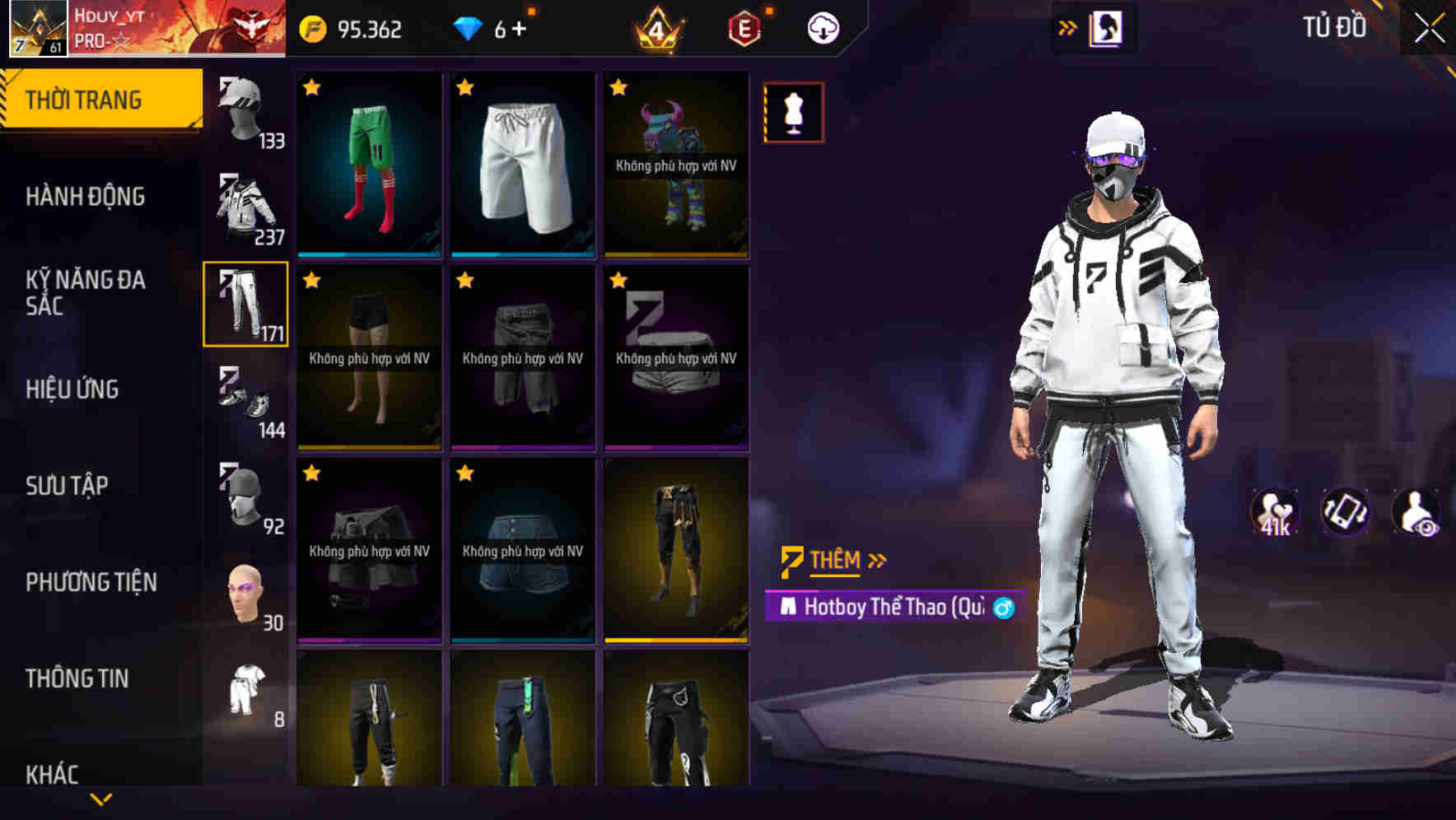This screenshot has height=820, width=1456.
Task: Open the mannequin preview icon above the character
Action: (793, 113)
